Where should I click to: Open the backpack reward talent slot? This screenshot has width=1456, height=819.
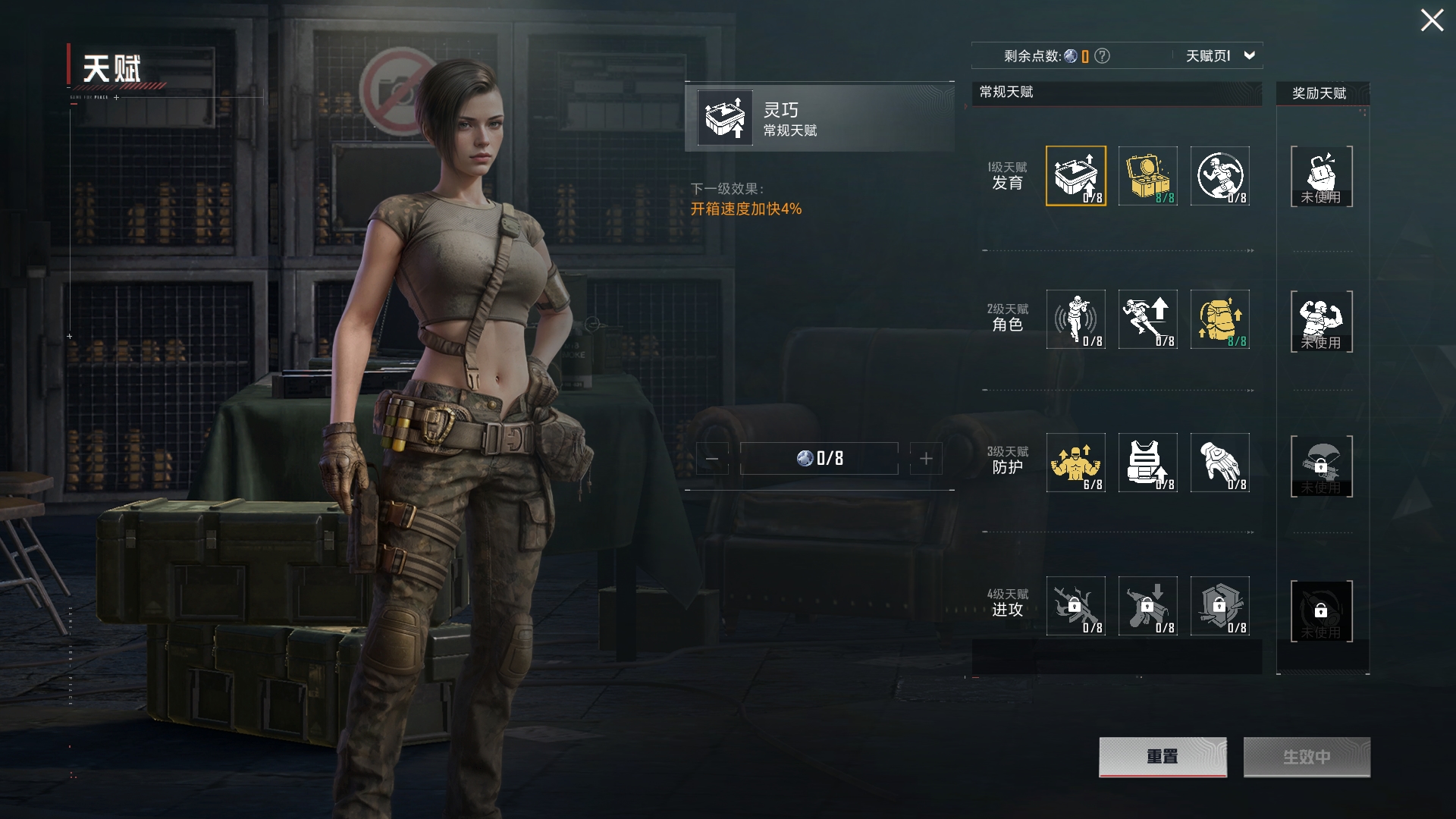1321,176
